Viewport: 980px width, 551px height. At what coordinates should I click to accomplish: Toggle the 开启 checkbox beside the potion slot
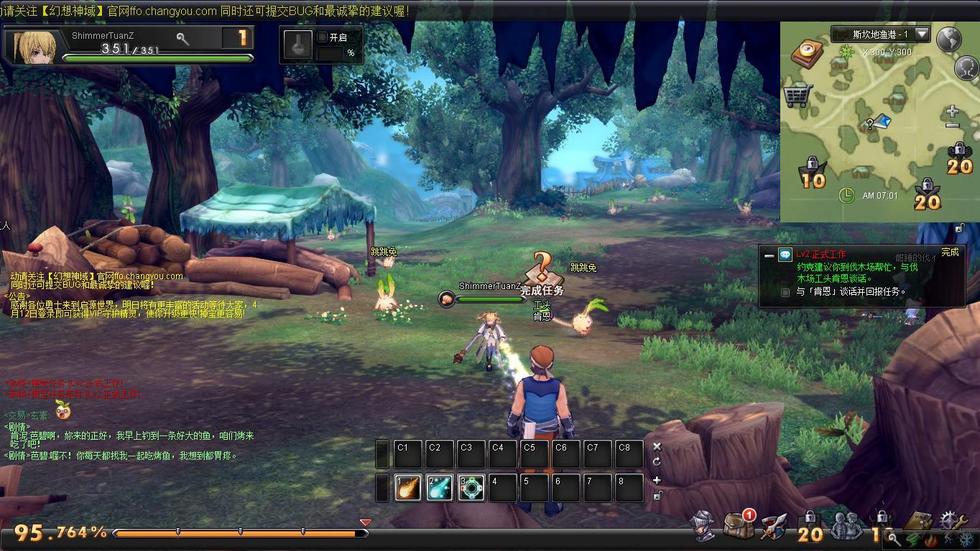pyautogui.click(x=322, y=37)
